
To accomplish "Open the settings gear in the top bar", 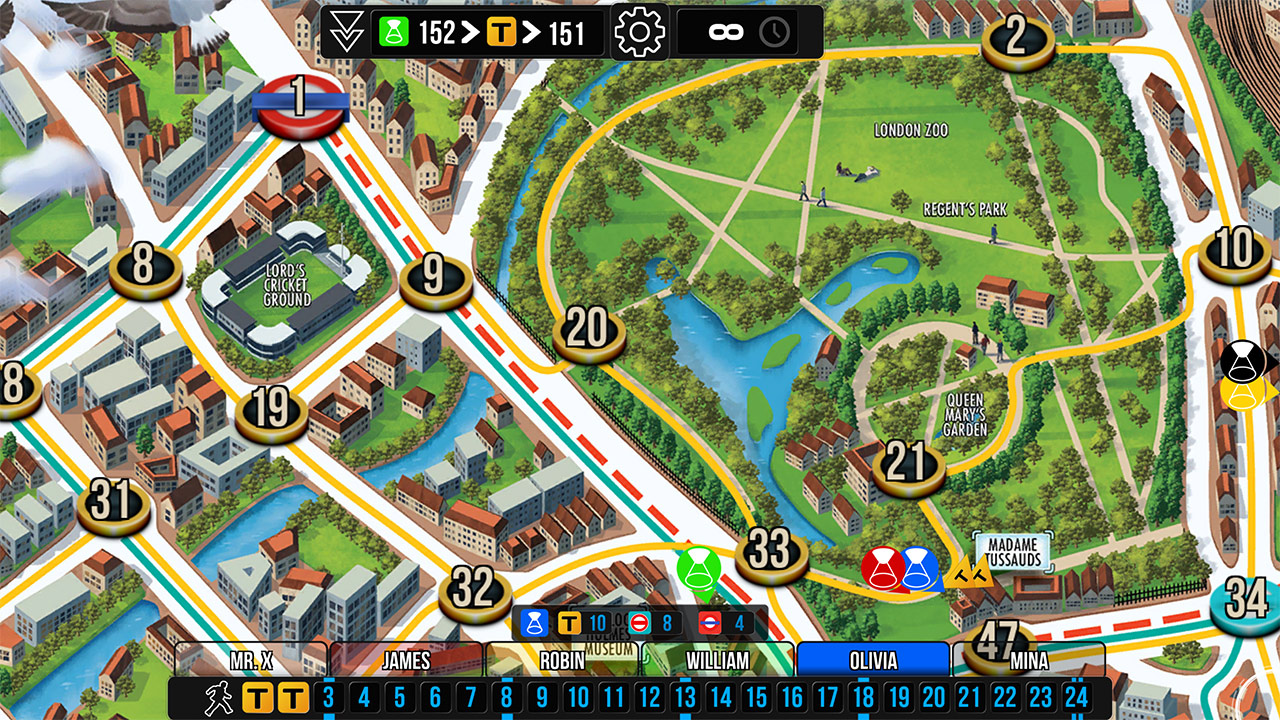I will pyautogui.click(x=640, y=30).
